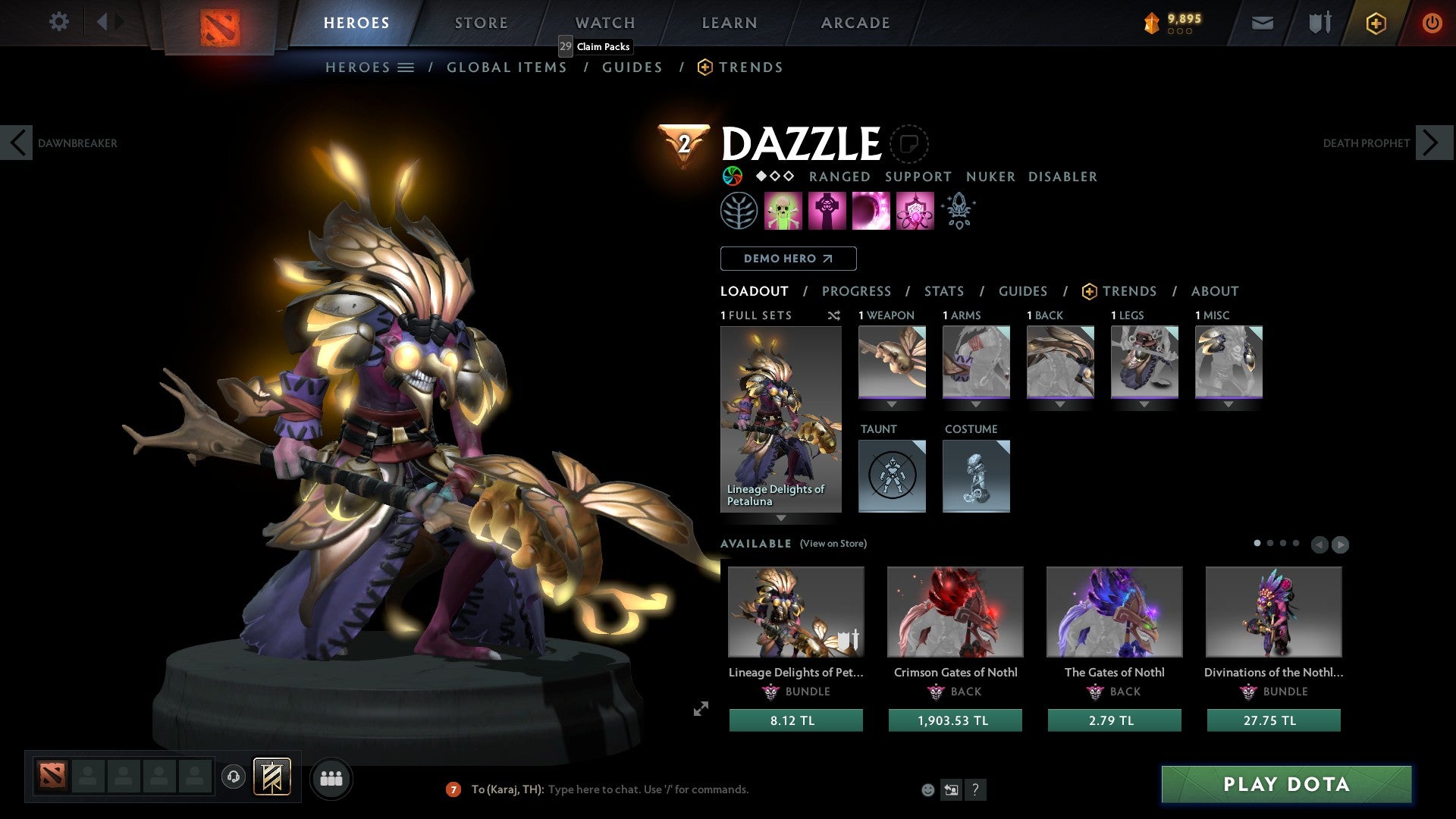Toggle the Weapon slot item equipped
Viewport: 1456px width, 819px height.
coord(892,362)
